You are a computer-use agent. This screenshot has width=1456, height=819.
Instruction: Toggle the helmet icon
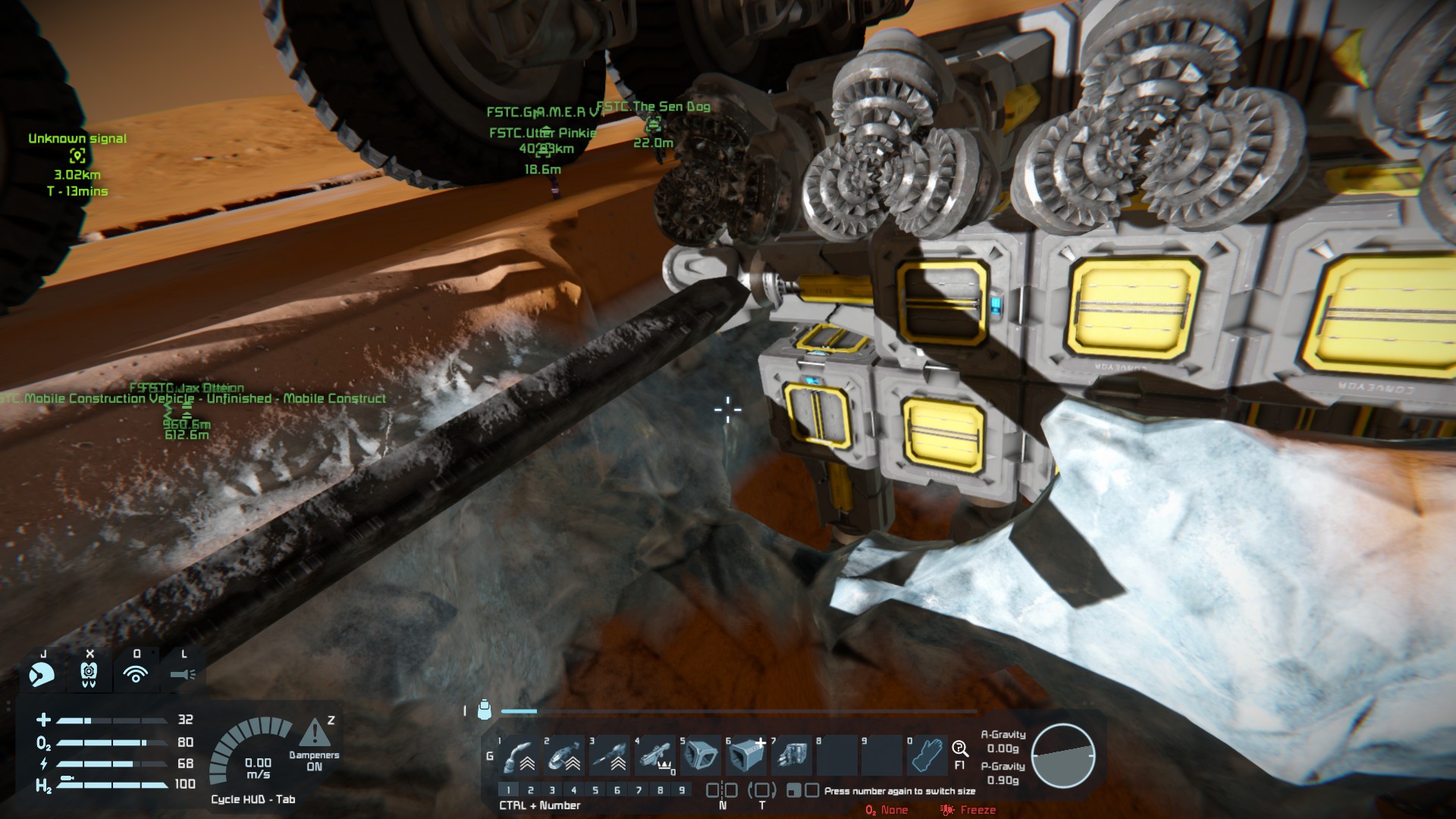(42, 673)
